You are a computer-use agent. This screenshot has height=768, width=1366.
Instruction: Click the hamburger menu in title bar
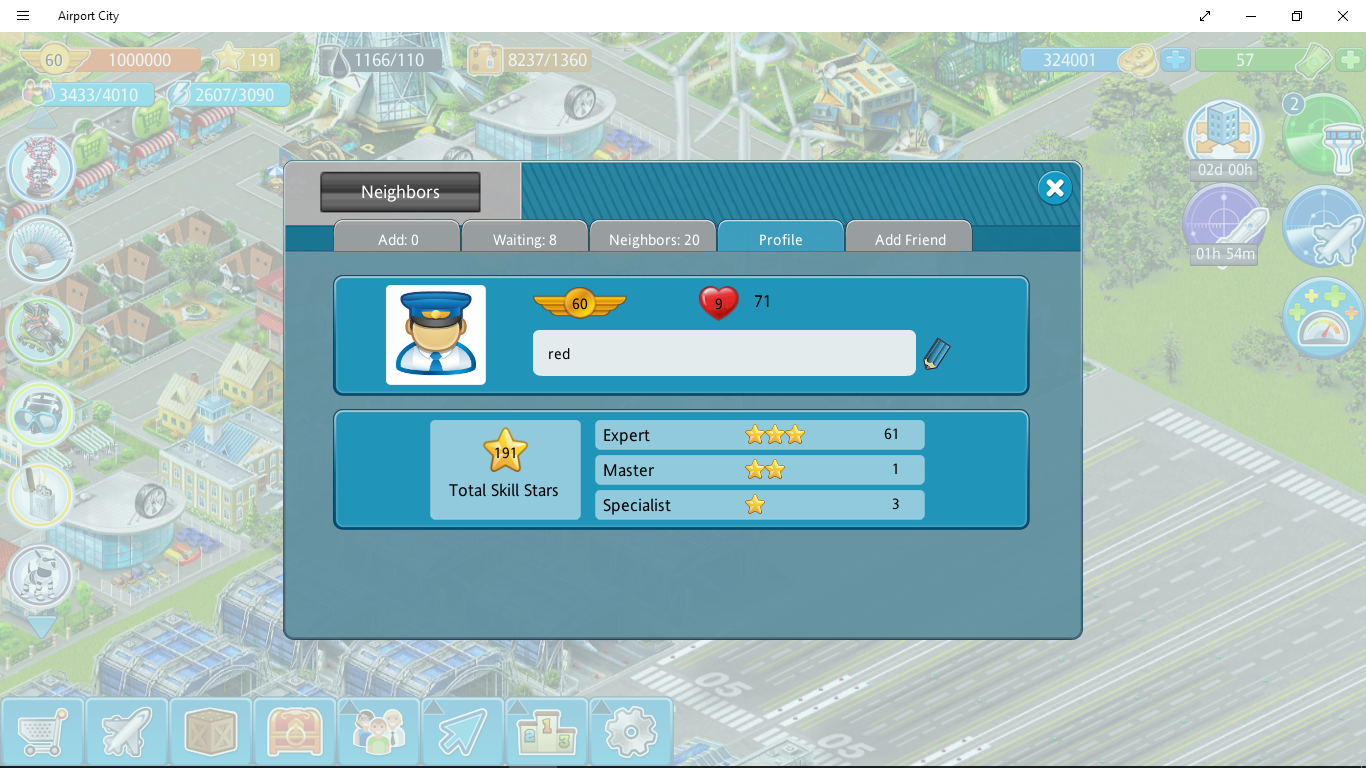point(23,16)
